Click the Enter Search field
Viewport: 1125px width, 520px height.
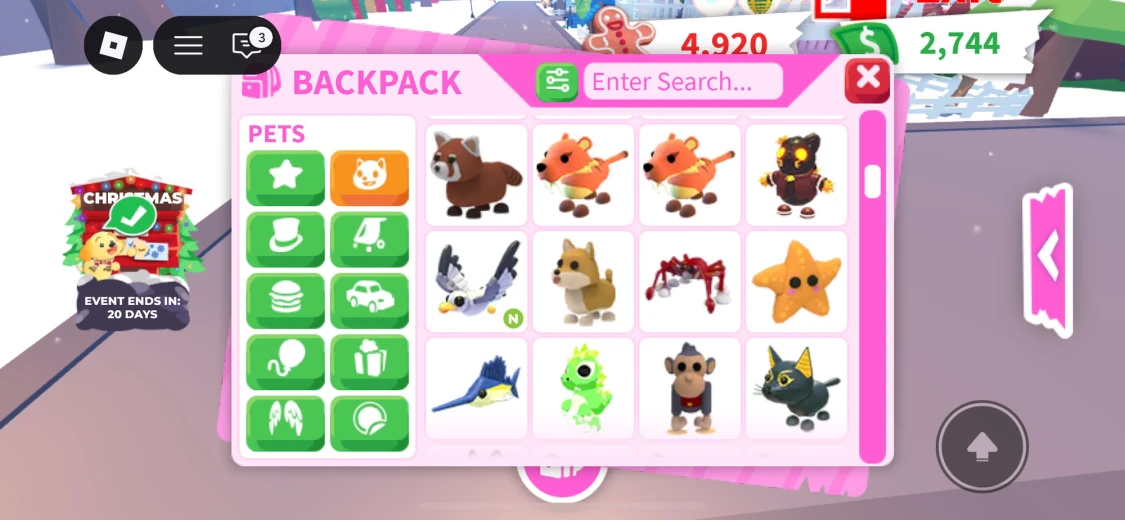(x=682, y=82)
